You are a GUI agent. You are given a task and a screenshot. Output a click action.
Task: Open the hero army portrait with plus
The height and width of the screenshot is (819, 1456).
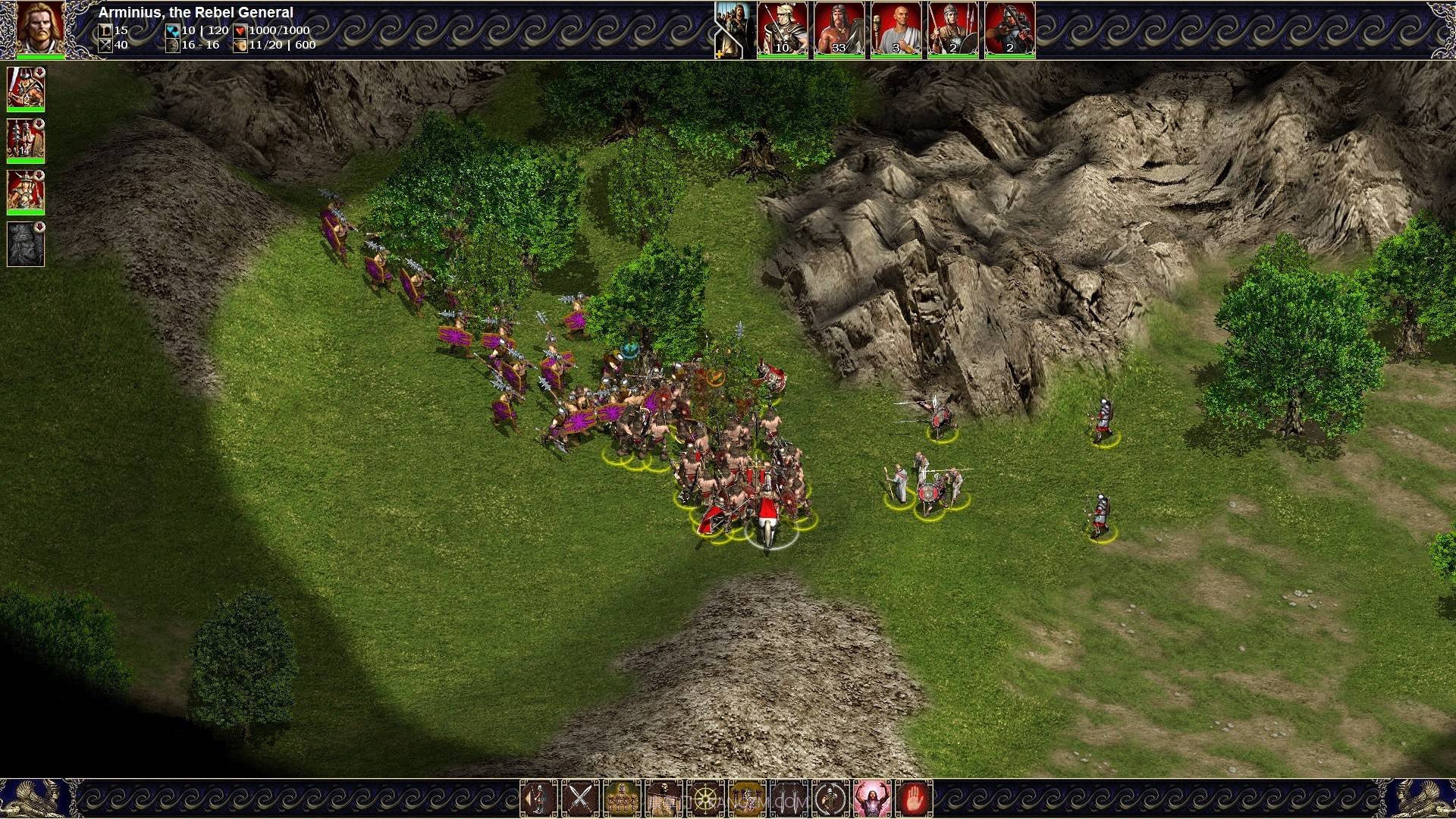[x=733, y=29]
